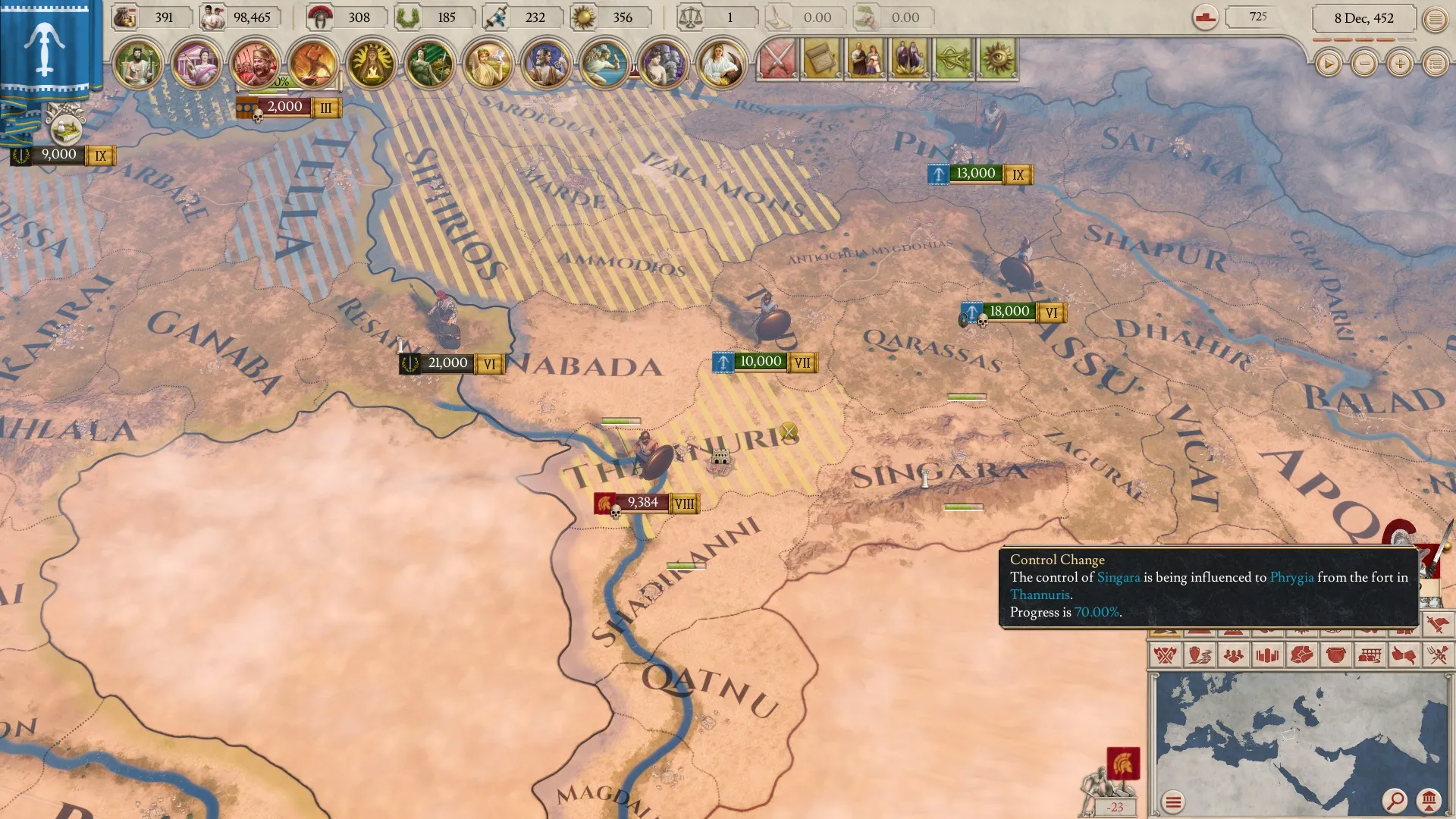Open the red podium ranking button
The image size is (1456, 819).
point(1205,17)
